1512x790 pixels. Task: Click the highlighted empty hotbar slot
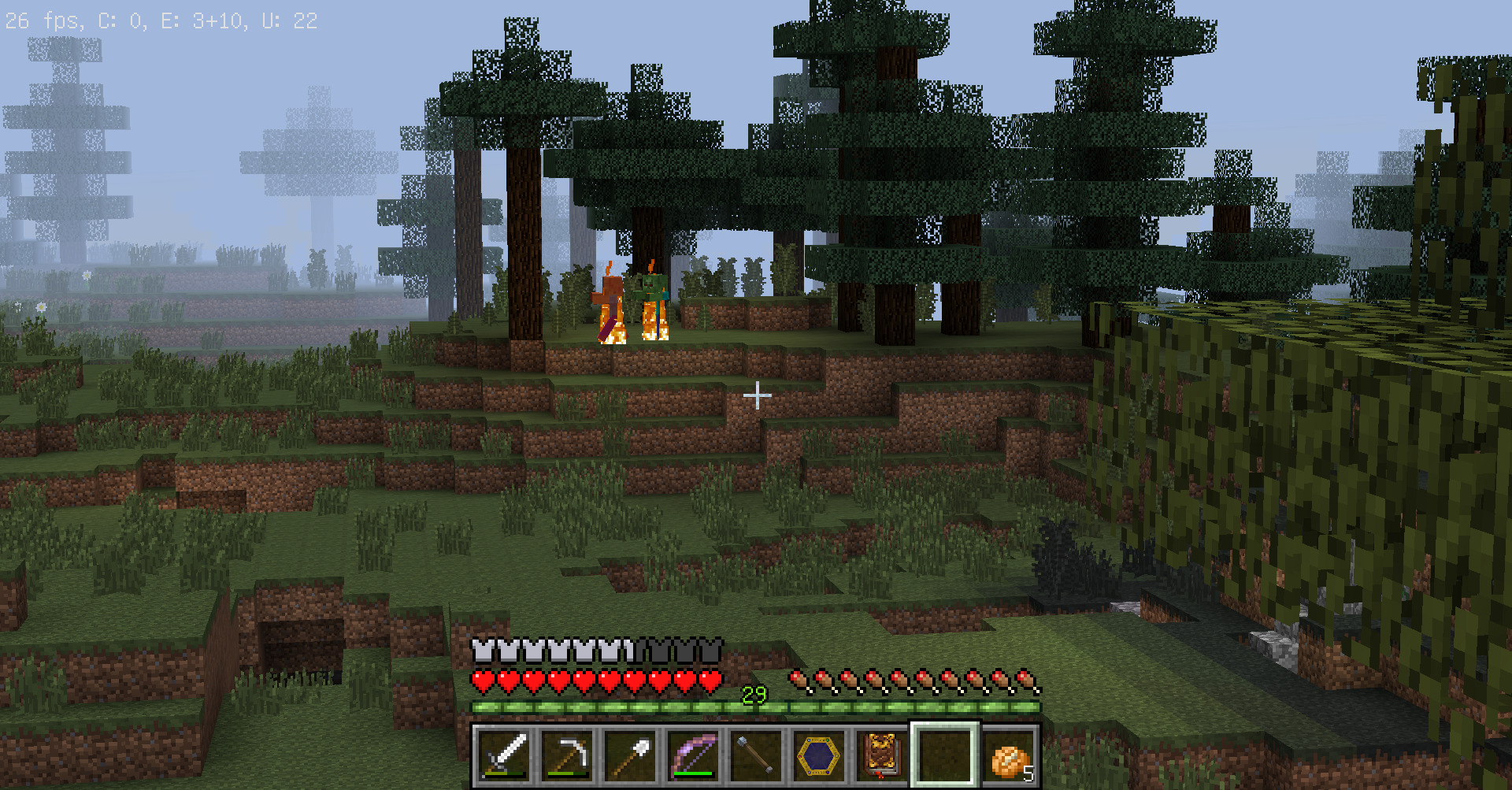pos(945,756)
